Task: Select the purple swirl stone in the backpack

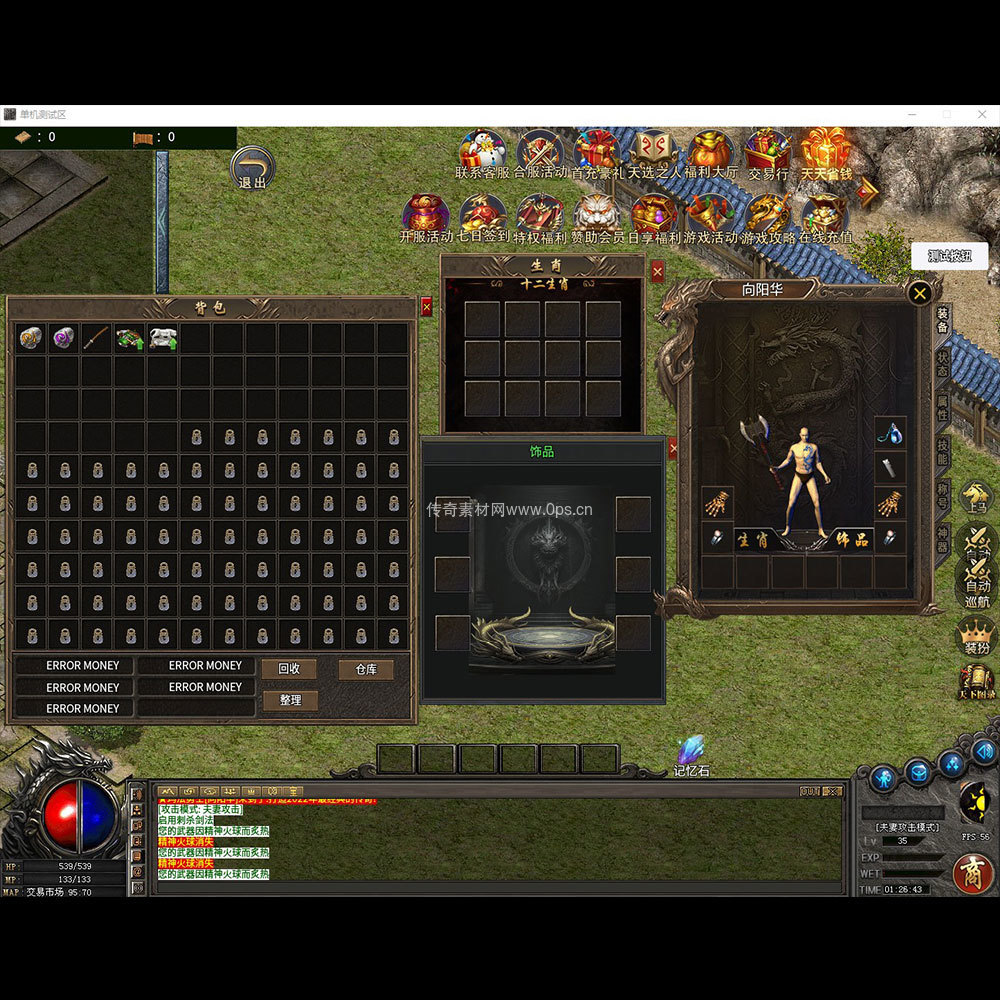Action: tap(64, 338)
